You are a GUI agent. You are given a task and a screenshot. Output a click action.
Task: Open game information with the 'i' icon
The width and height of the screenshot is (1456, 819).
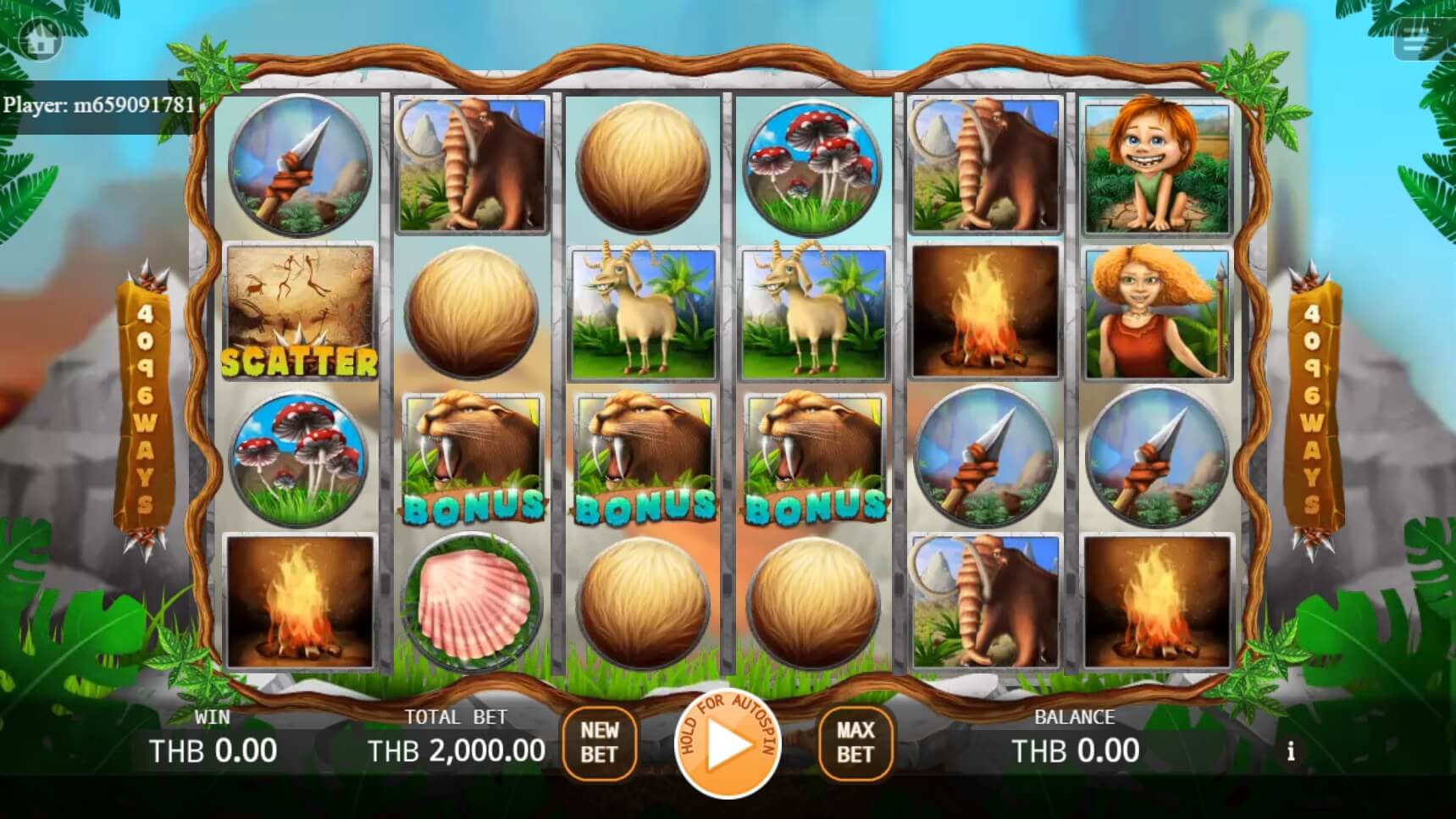[1291, 750]
